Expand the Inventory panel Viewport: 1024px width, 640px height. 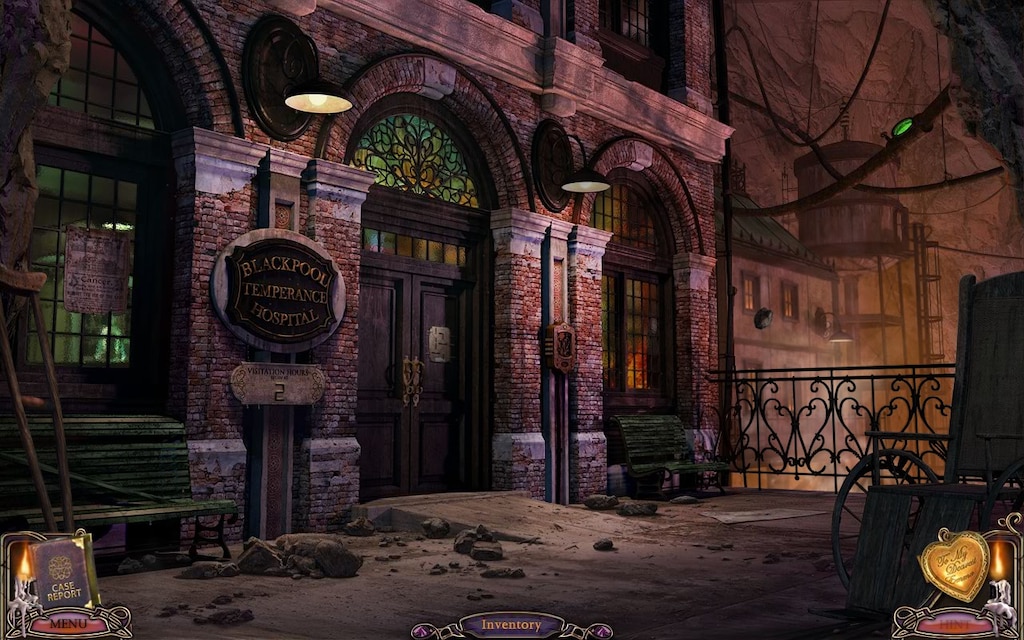[x=511, y=626]
